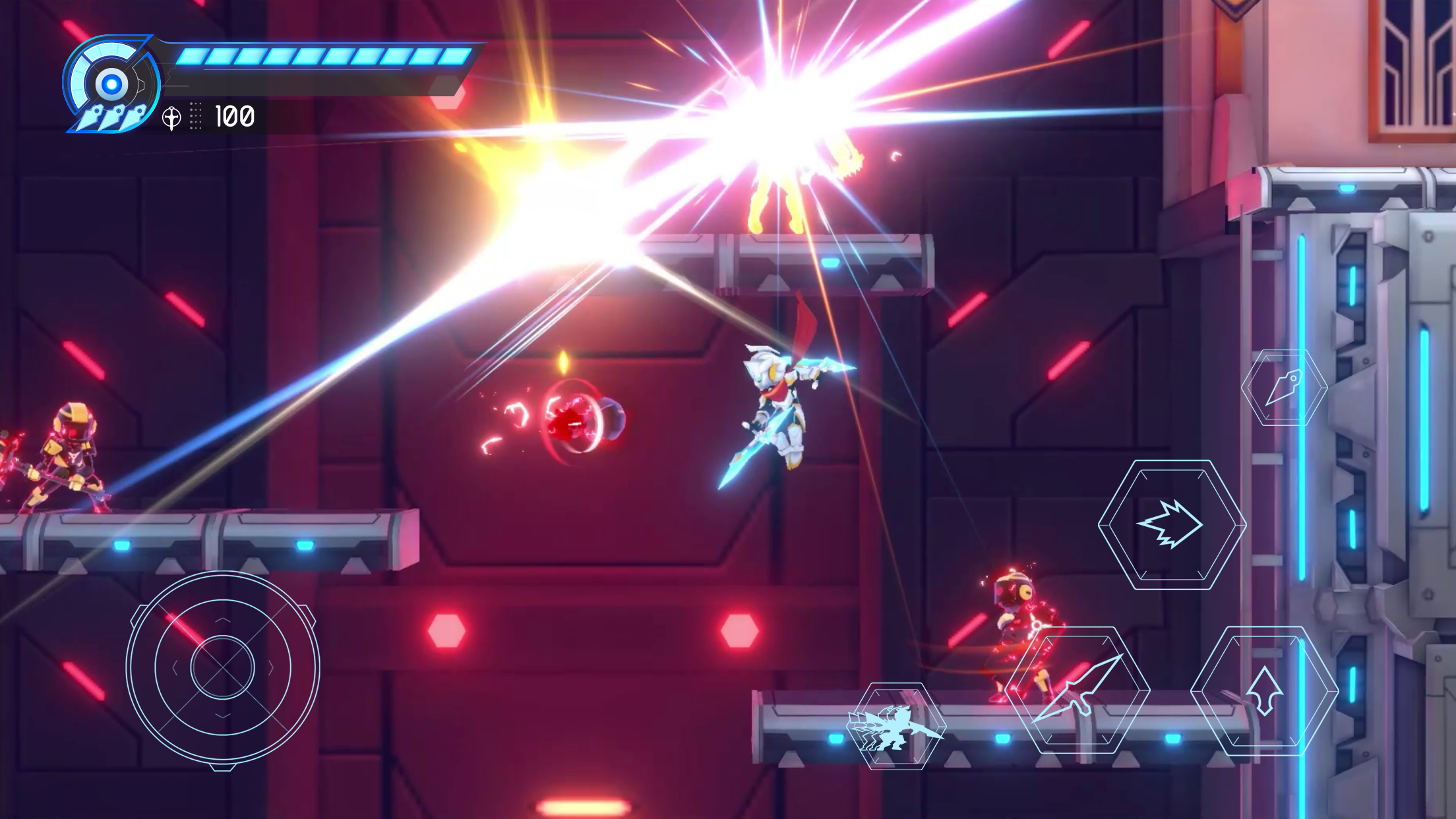Tap the virtual movement joystick
Image resolution: width=1456 pixels, height=819 pixels.
[223, 667]
